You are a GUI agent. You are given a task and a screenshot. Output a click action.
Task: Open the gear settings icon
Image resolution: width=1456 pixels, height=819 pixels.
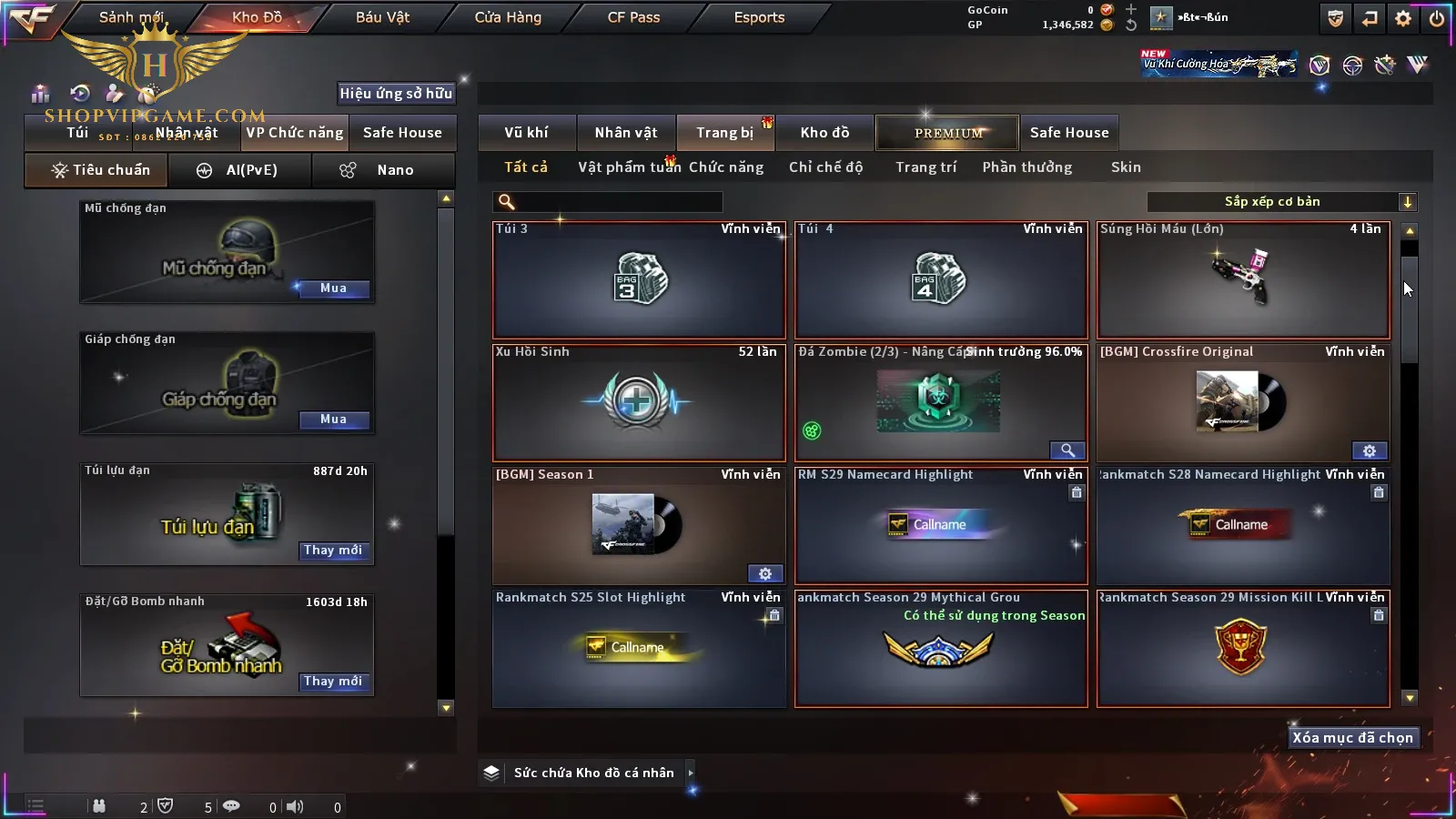point(1403,18)
